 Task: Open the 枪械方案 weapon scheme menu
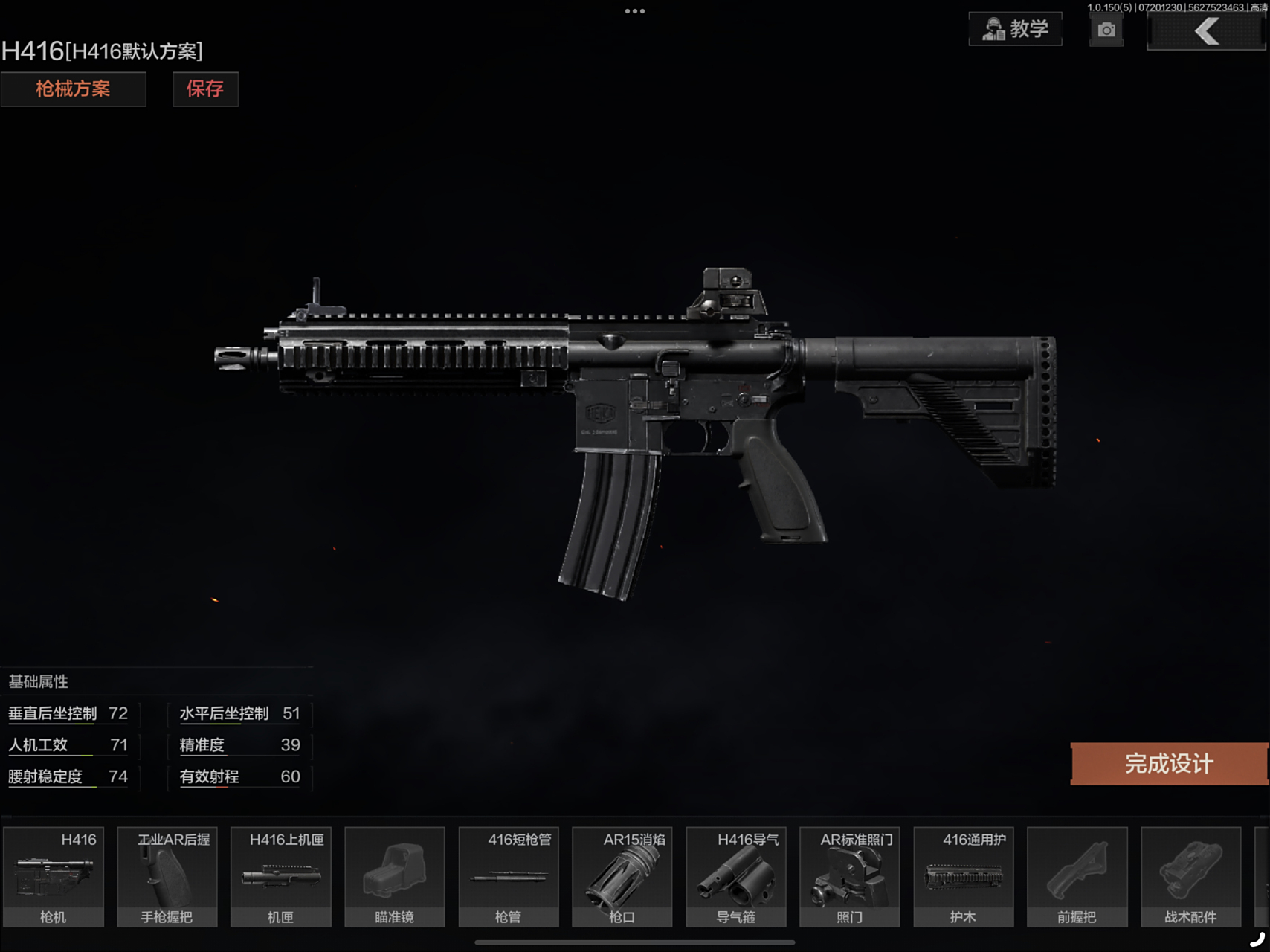tap(73, 89)
